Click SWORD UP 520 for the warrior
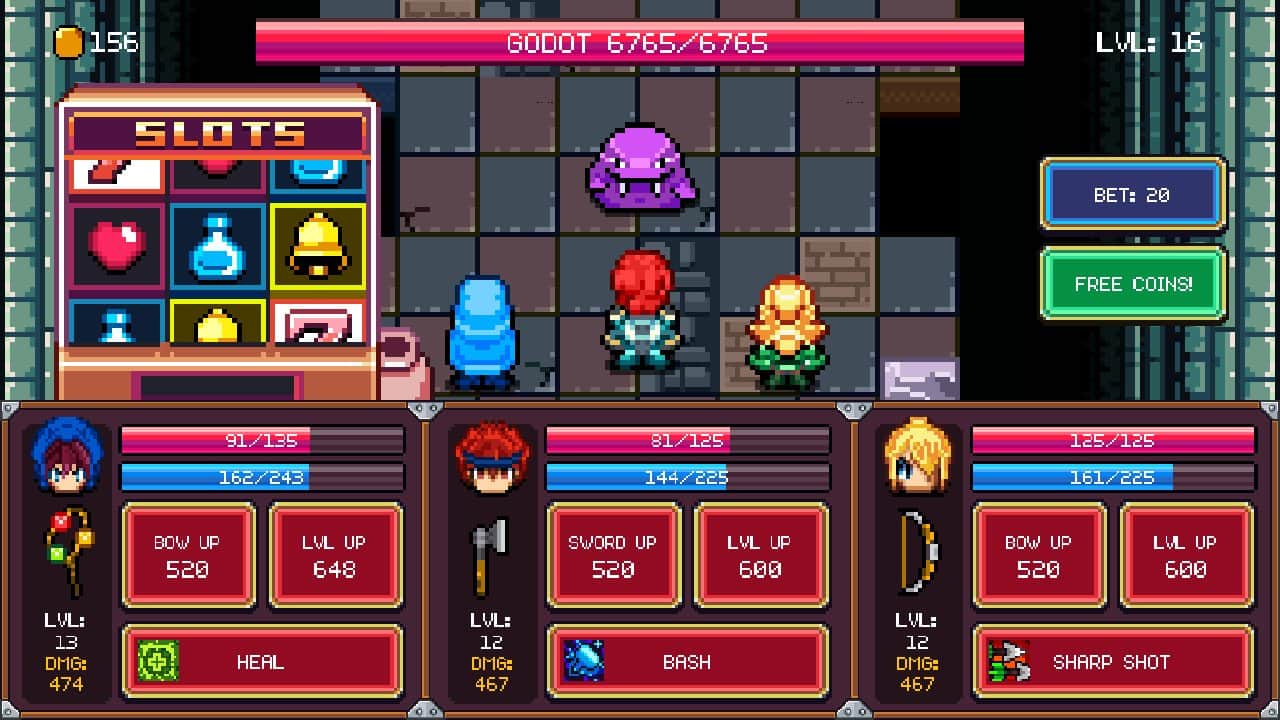 point(613,555)
